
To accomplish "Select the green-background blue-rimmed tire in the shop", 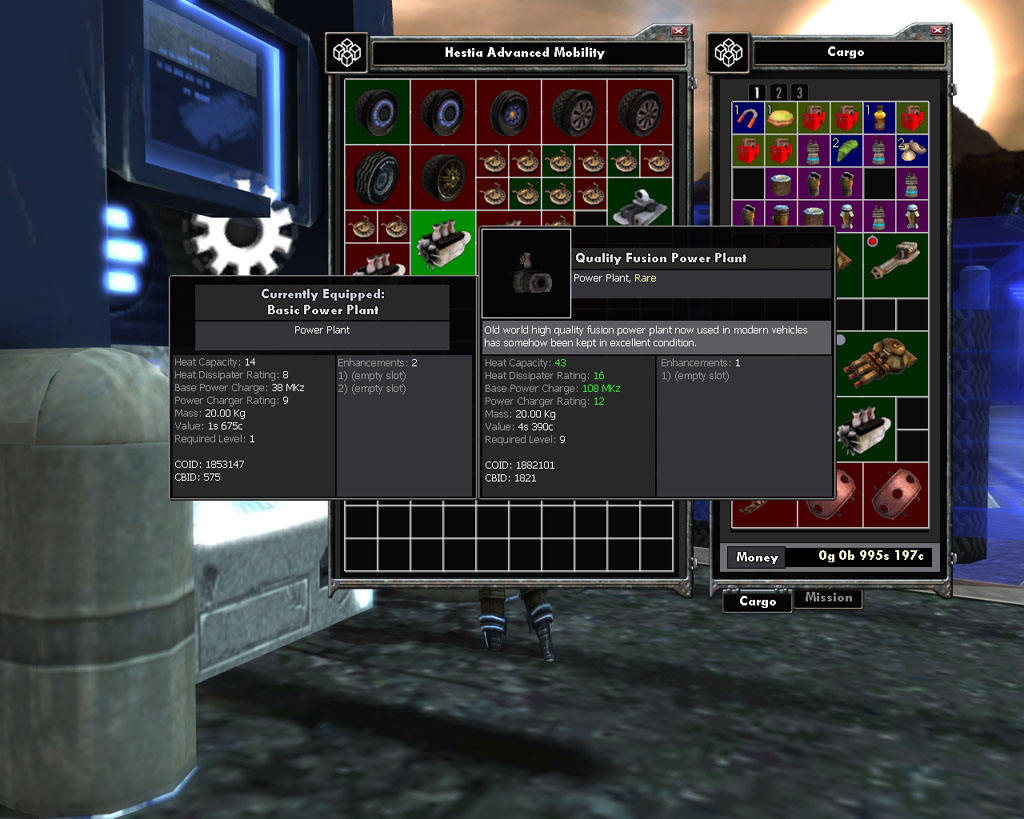I will 377,112.
